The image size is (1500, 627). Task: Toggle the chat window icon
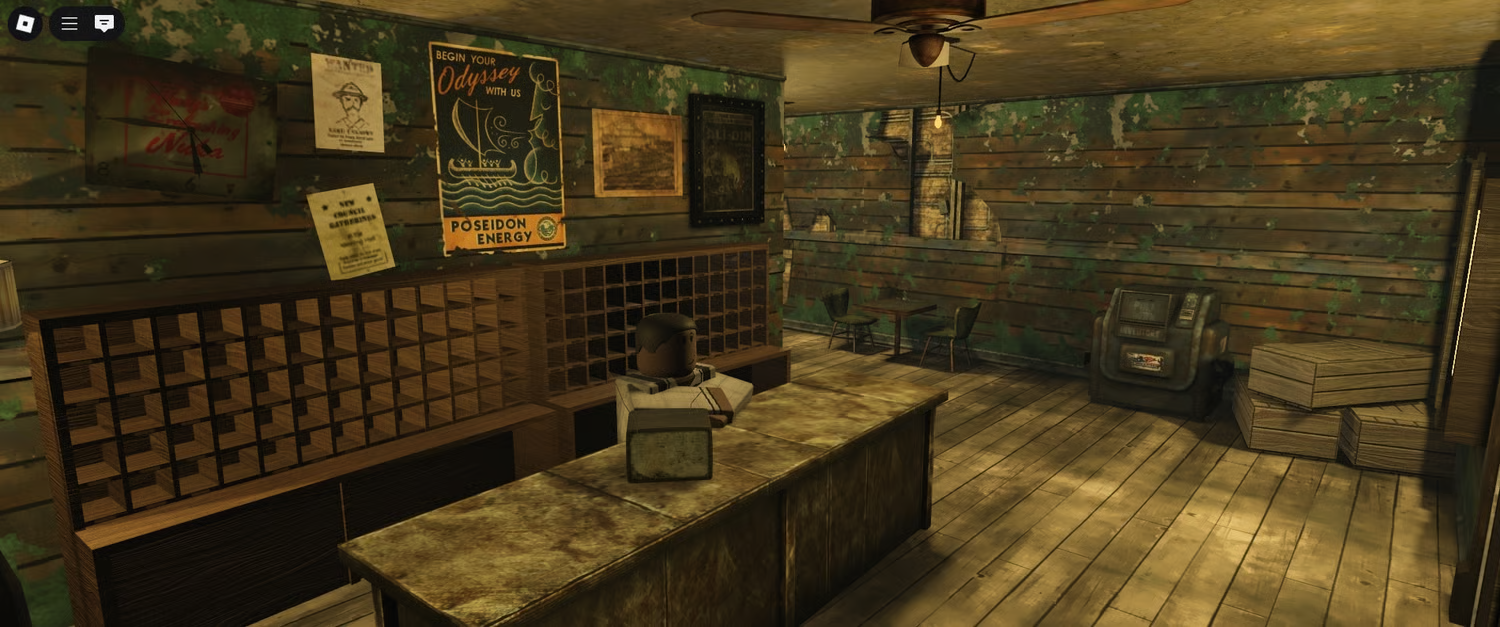click(x=104, y=23)
